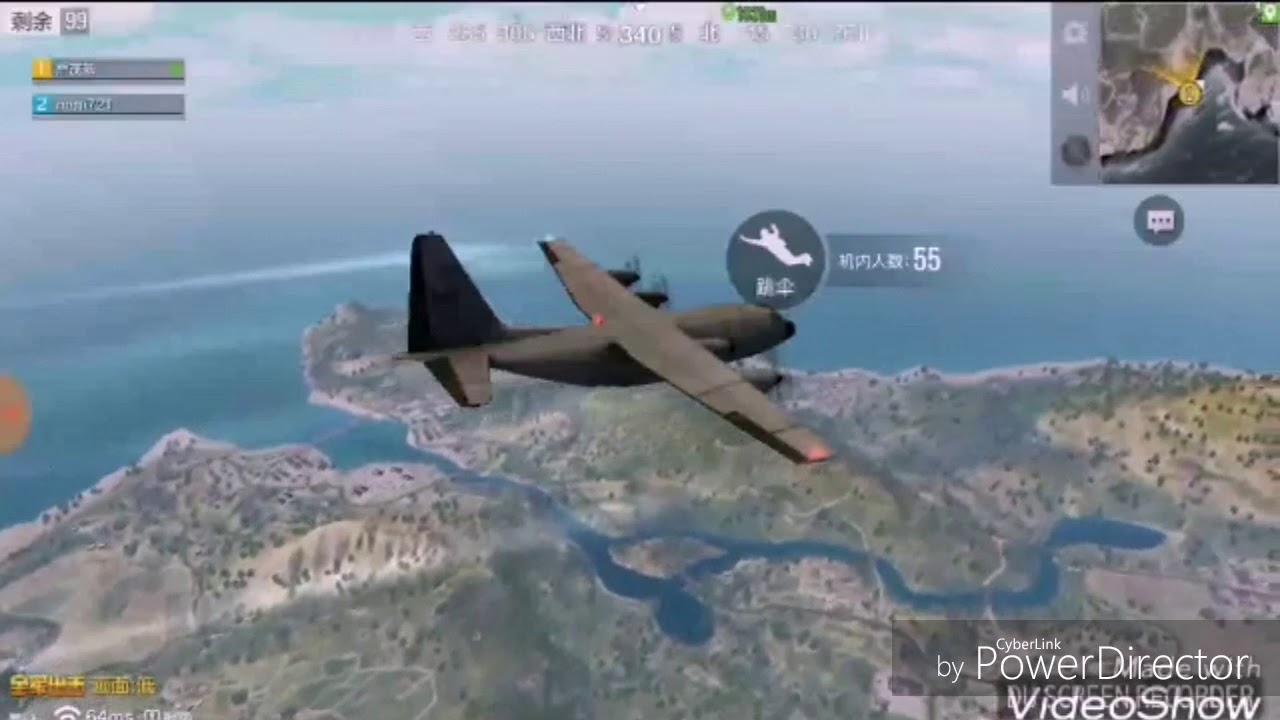Tap the green location pin on the minimap
Image resolution: width=1280 pixels, height=720 pixels.
[1269, 13]
